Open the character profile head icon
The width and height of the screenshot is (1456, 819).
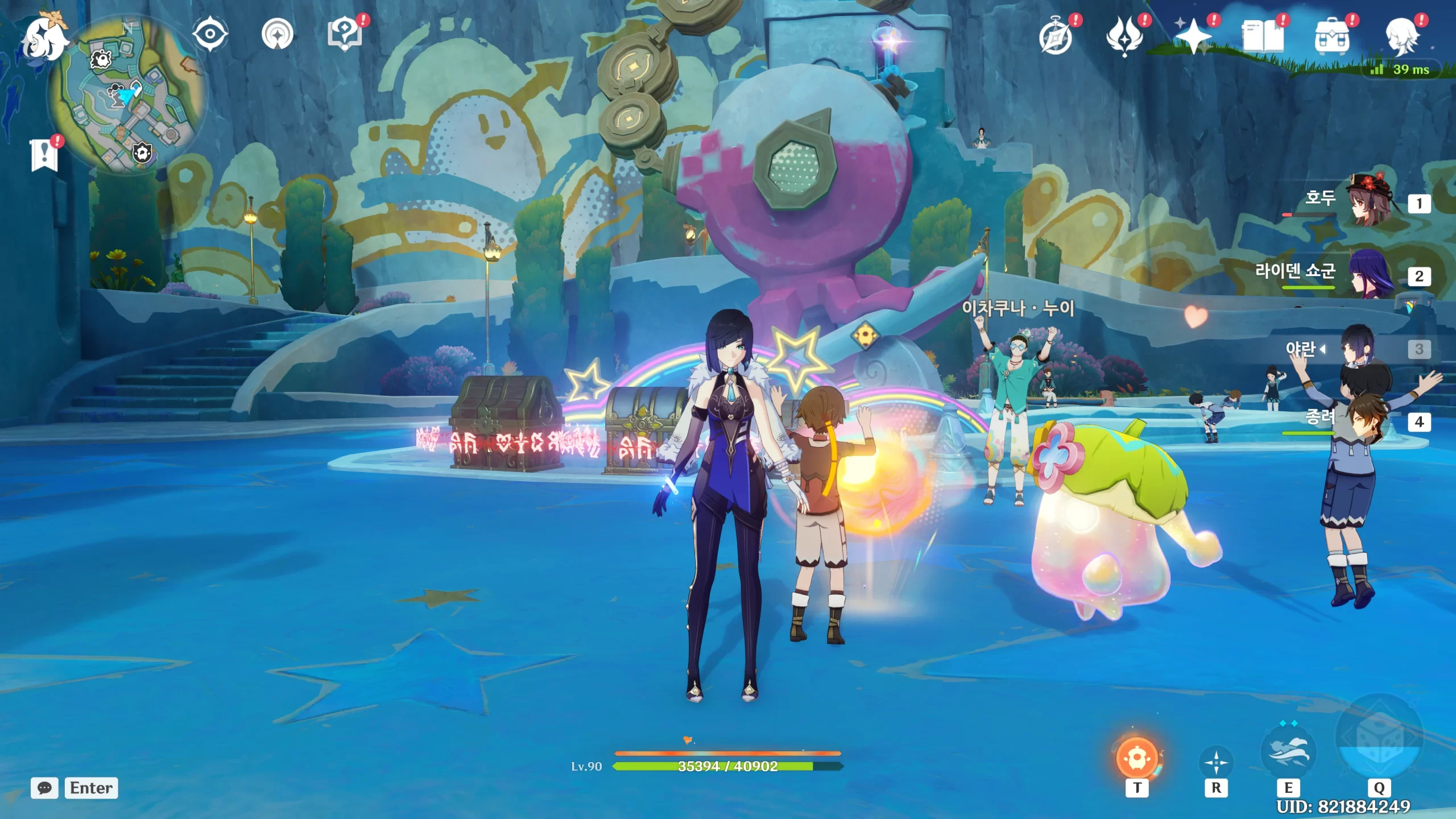[x=1401, y=36]
